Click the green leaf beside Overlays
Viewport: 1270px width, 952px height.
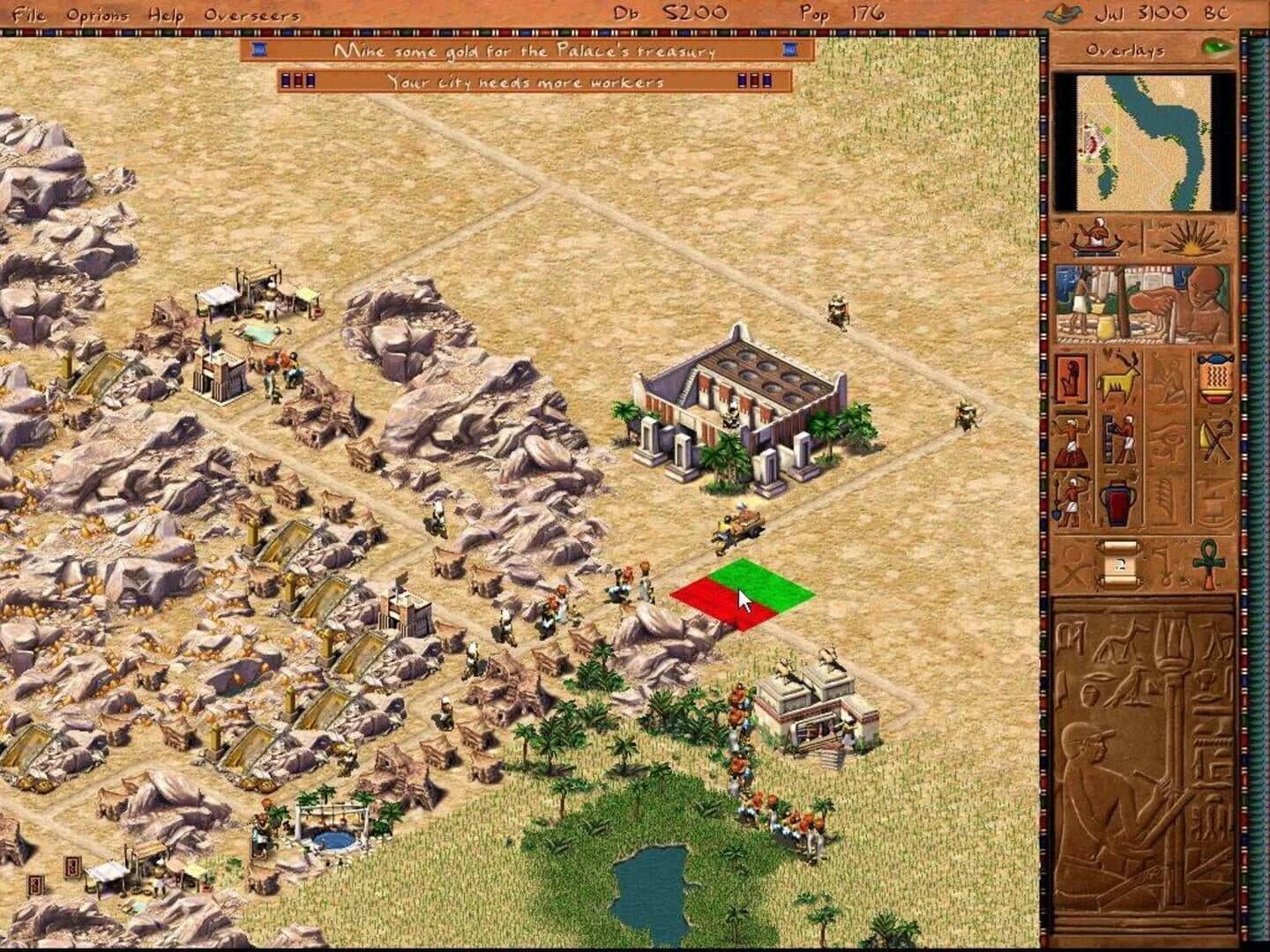click(x=1216, y=50)
